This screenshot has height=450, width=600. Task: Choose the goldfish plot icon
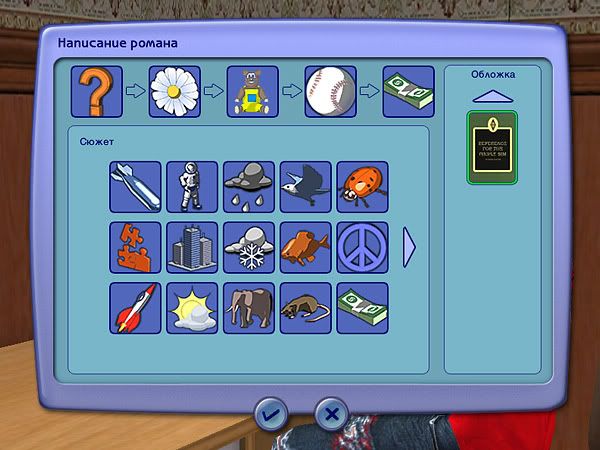tap(305, 246)
